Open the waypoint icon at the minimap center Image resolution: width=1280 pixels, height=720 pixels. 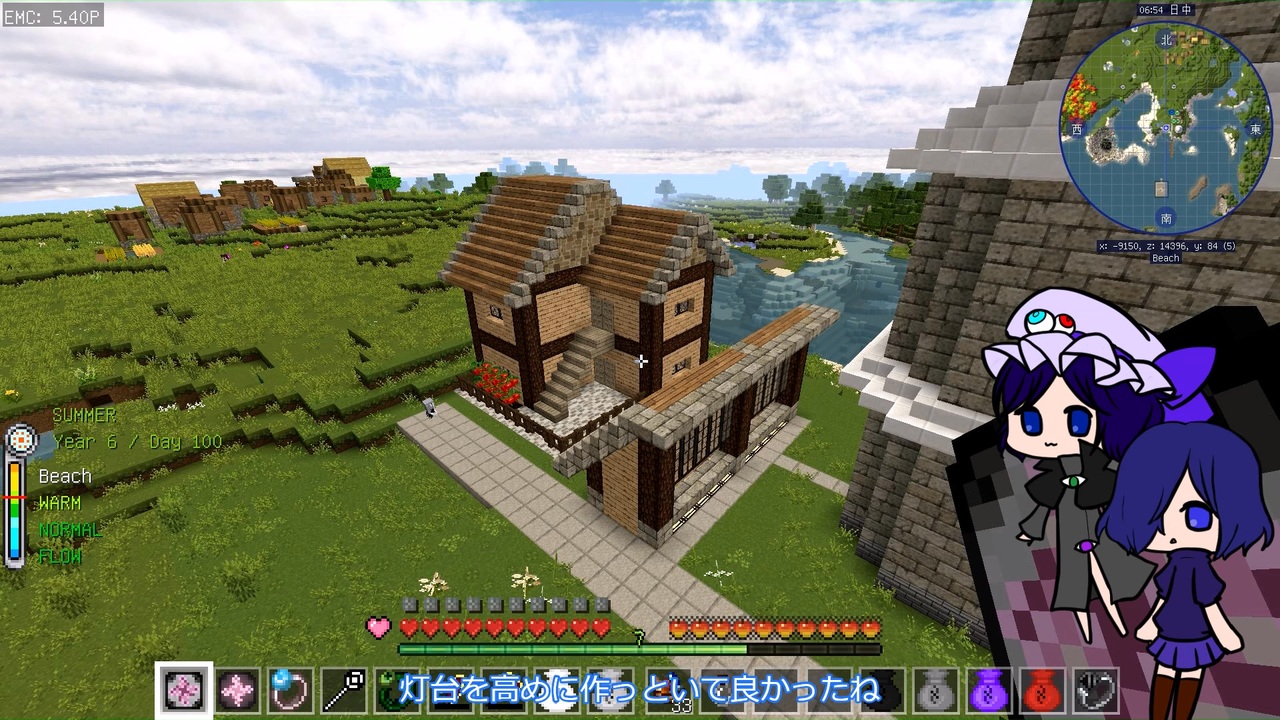(x=1165, y=128)
